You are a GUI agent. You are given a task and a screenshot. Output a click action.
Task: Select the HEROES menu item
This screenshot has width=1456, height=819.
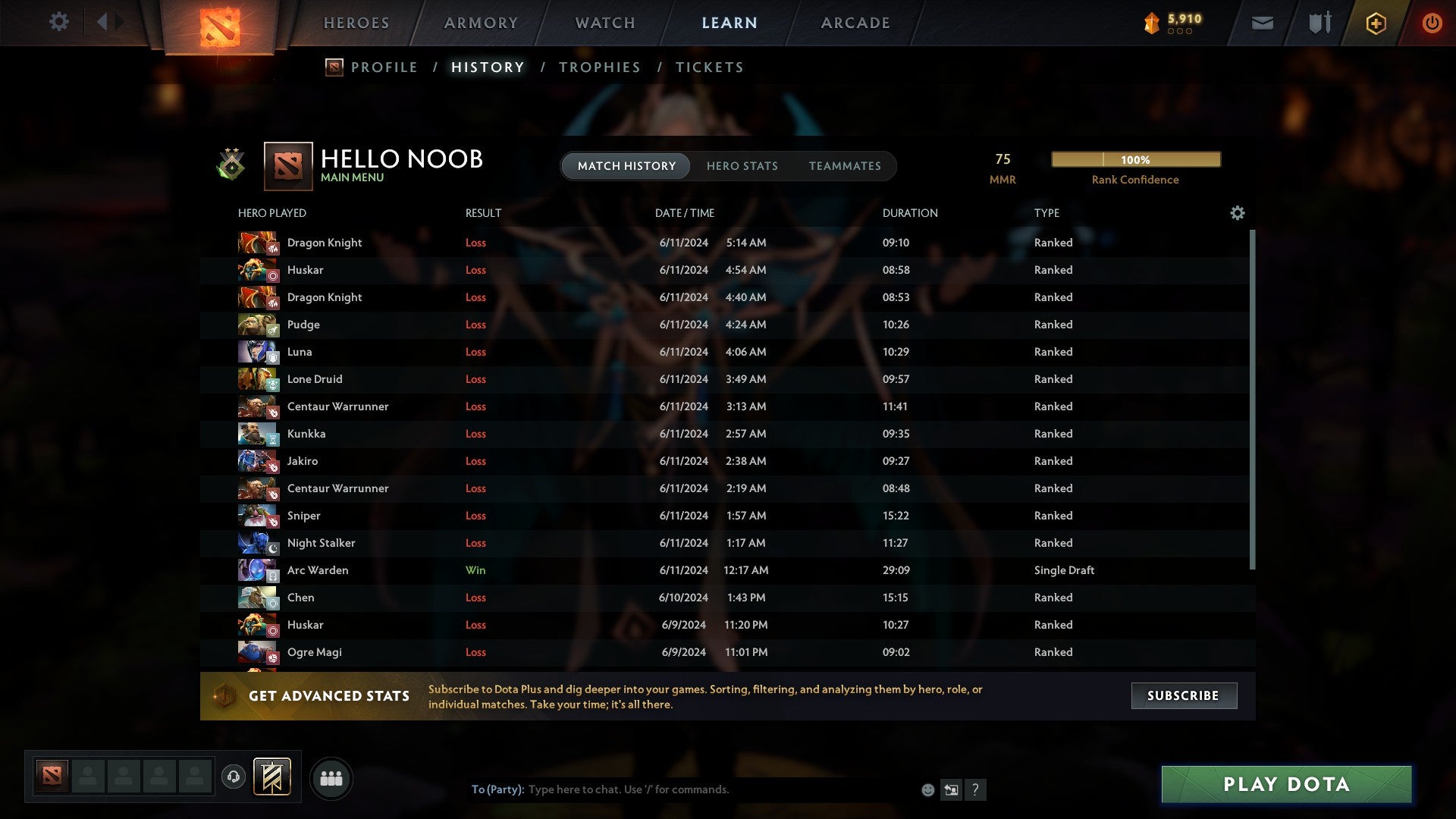(356, 23)
